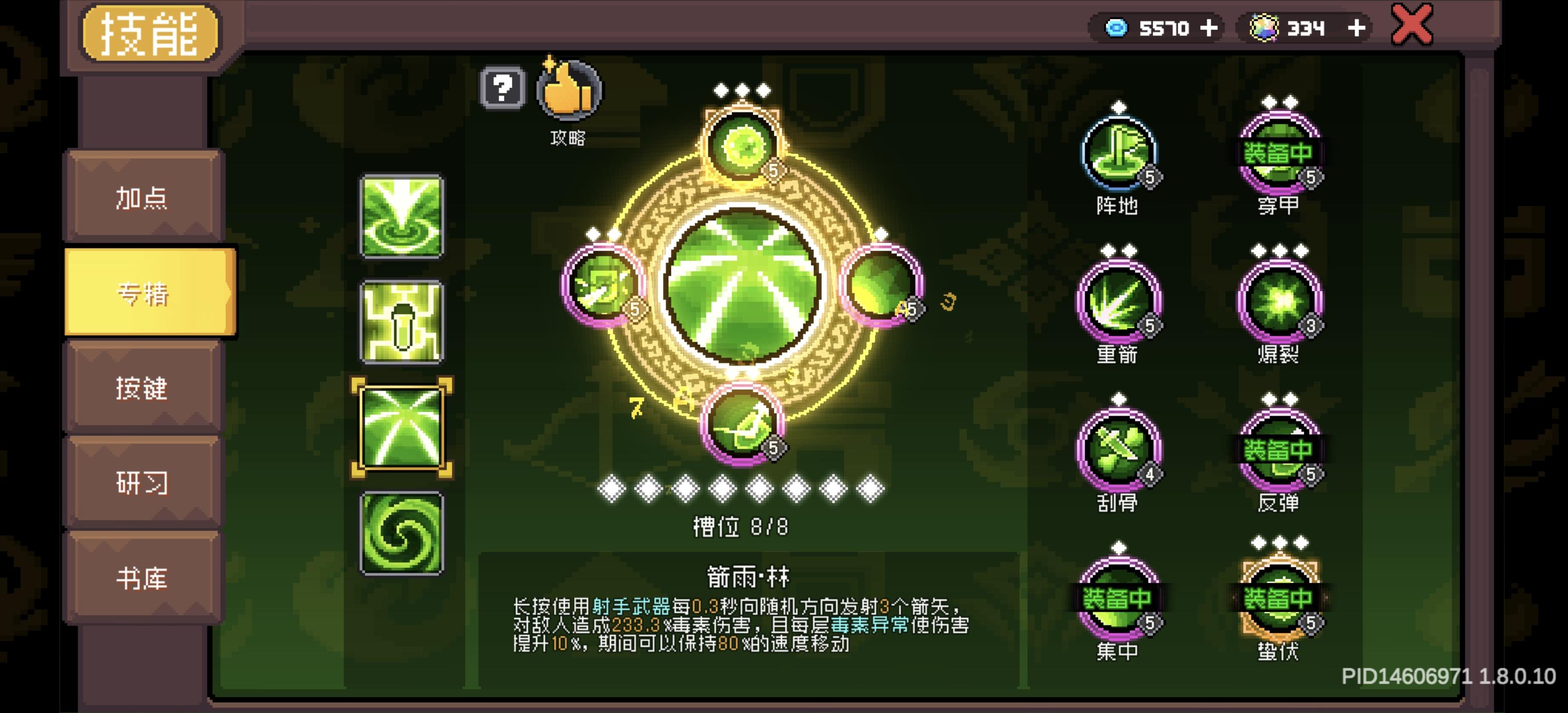
Task: Select the 重箭 skill gem
Action: click(1119, 300)
